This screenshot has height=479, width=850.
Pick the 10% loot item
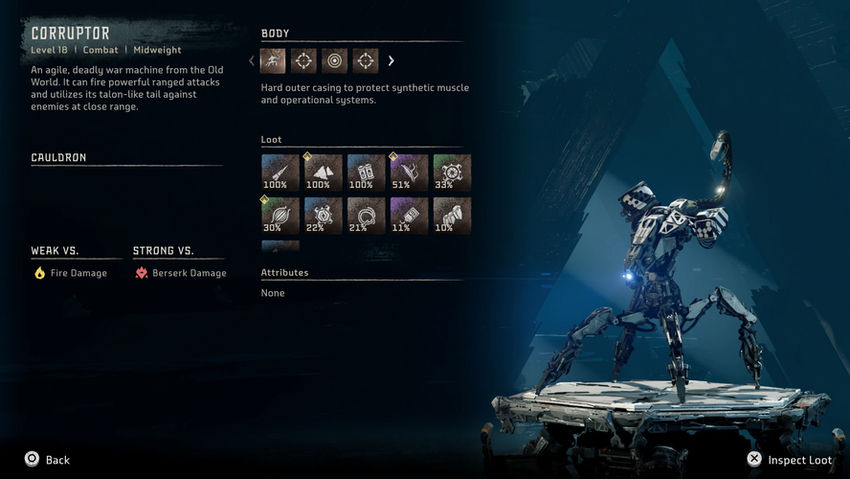pos(452,215)
